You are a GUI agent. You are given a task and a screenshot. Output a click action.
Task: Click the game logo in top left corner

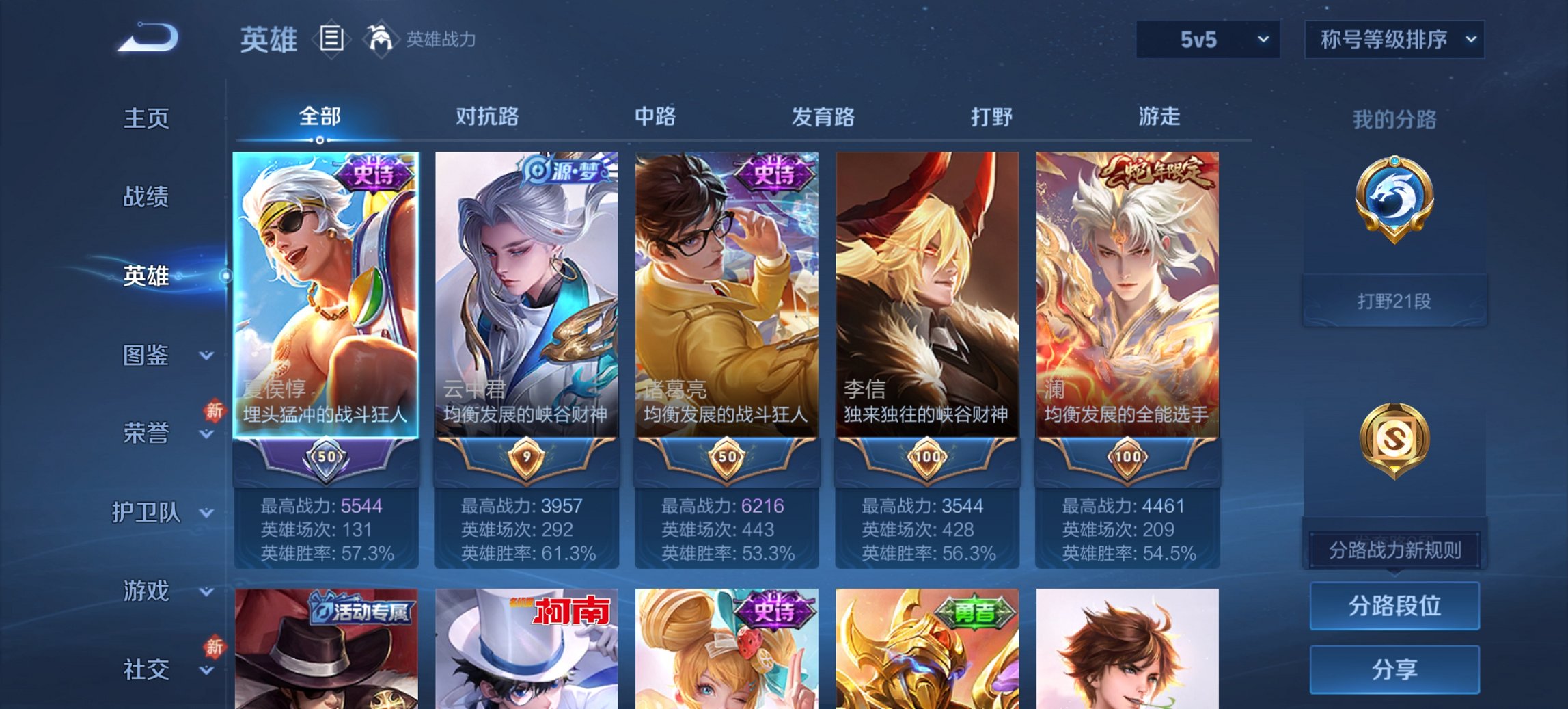(147, 38)
